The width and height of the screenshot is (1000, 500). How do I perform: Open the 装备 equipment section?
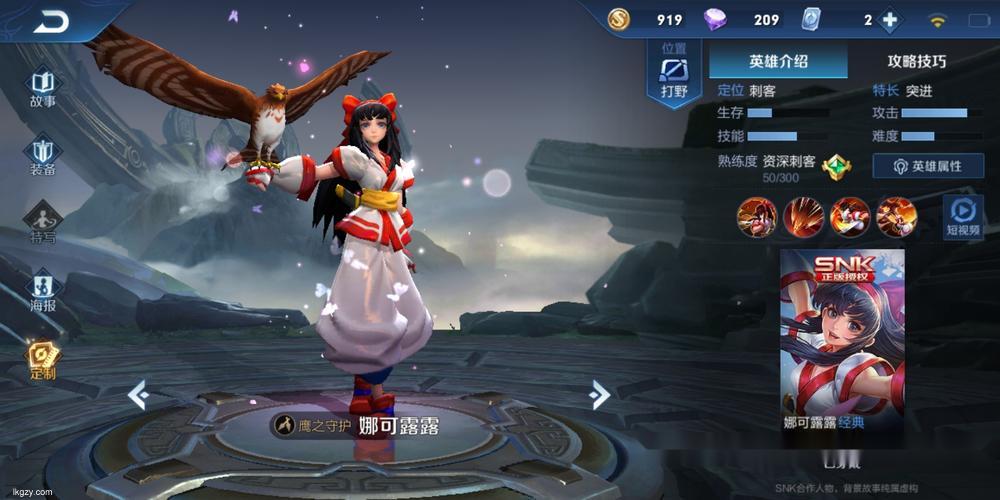43,155
